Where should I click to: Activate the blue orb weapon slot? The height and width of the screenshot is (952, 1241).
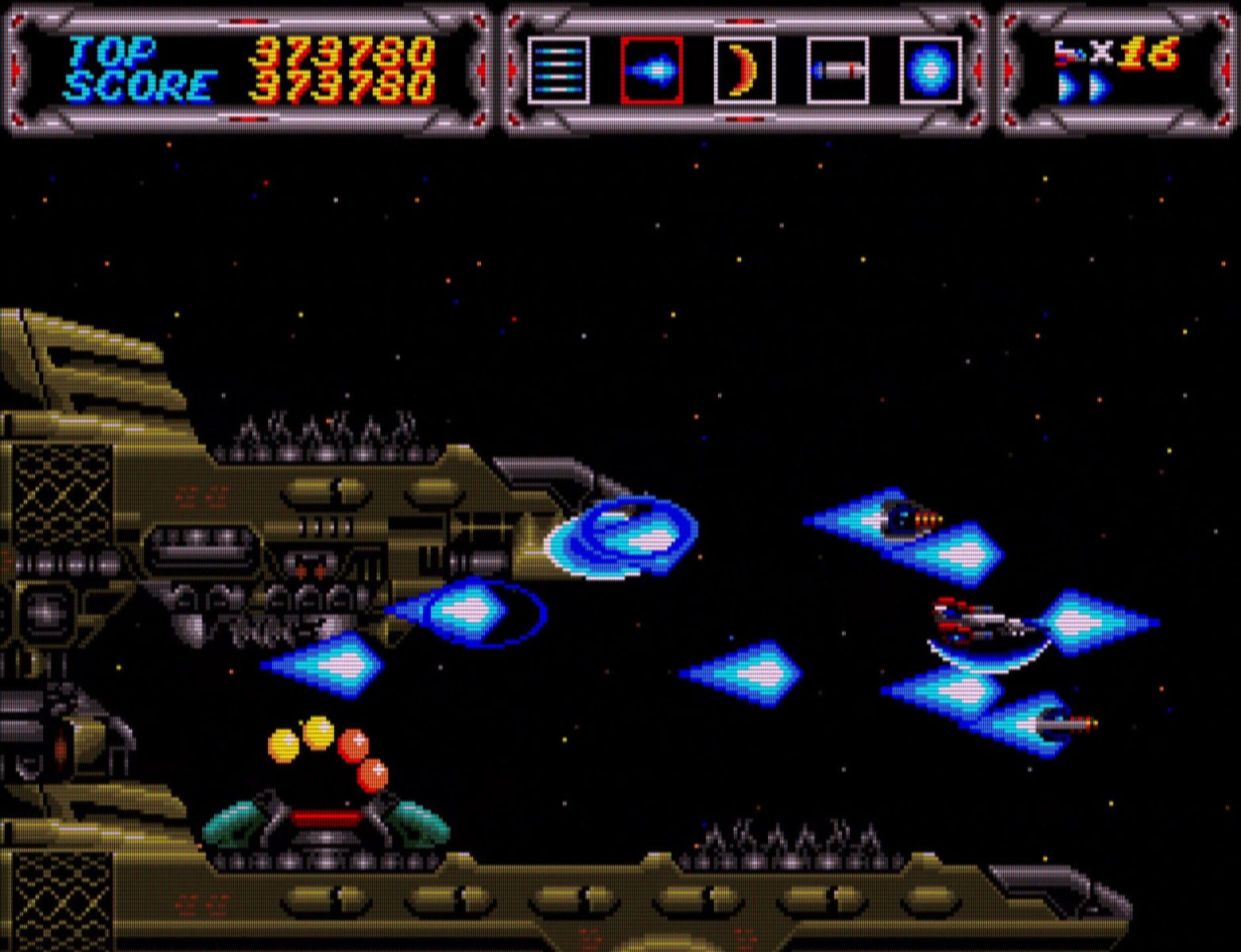coord(930,71)
